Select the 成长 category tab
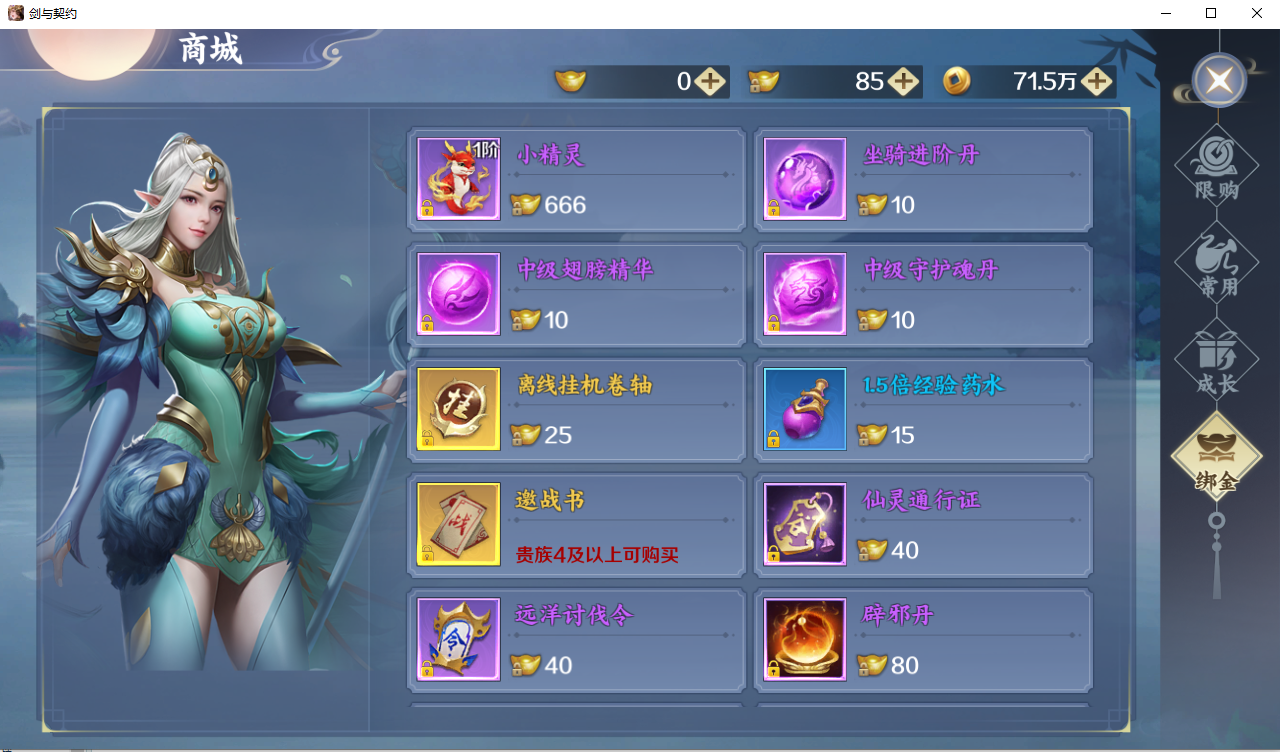1280x752 pixels. tap(1216, 360)
